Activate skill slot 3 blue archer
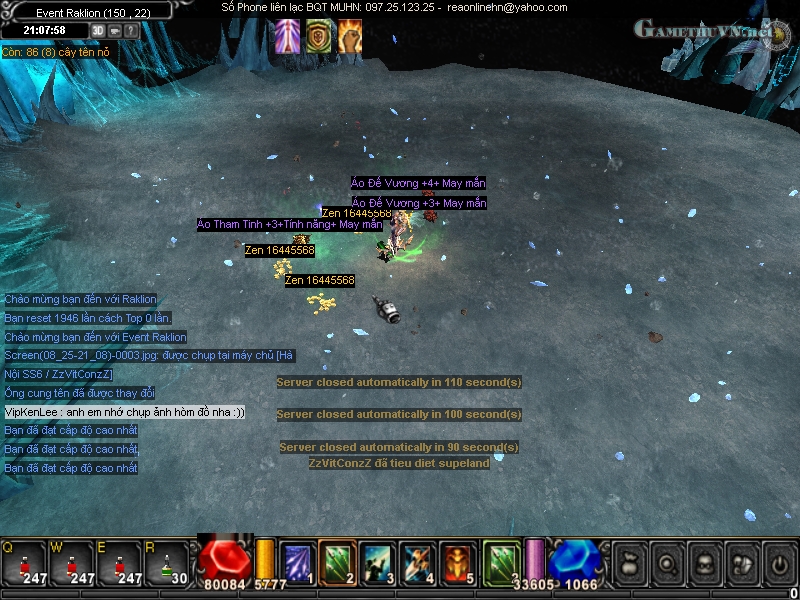Viewport: 800px width, 600px height. pos(378,564)
